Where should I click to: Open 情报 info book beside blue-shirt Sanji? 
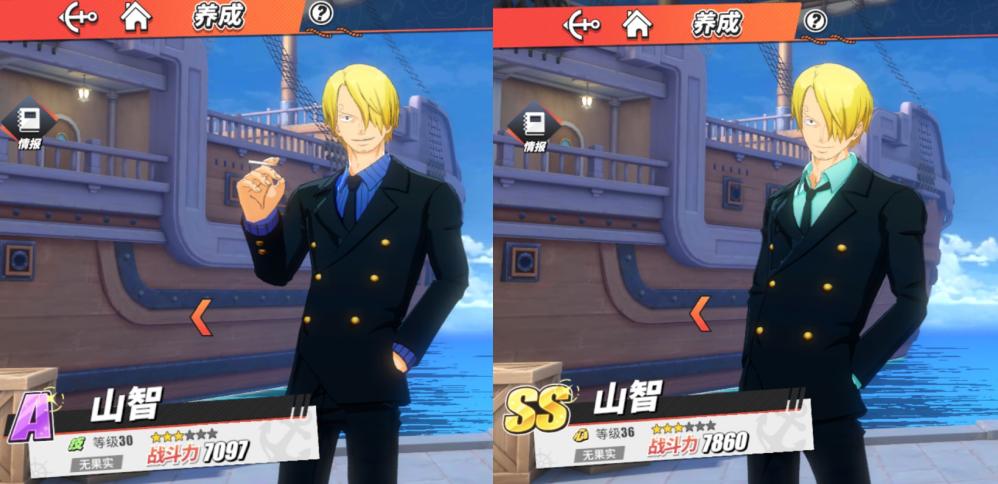point(31,123)
